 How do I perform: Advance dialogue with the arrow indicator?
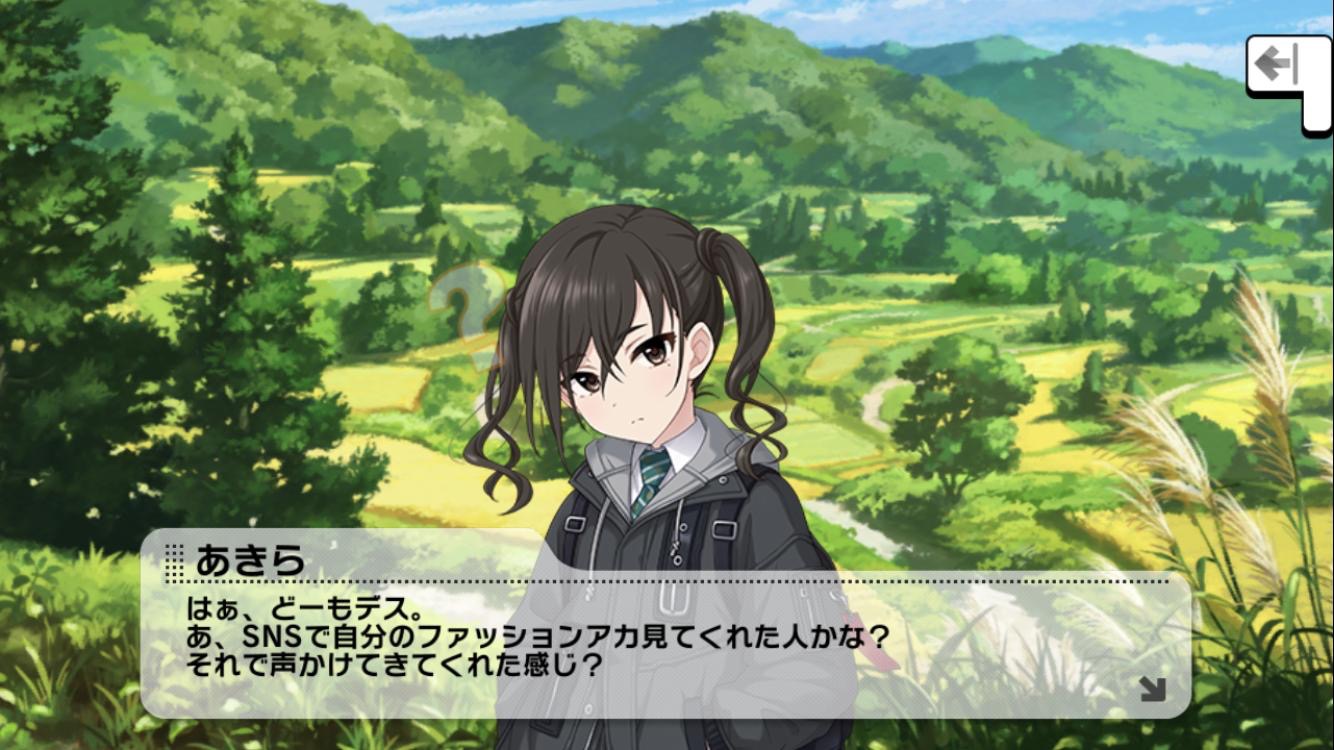1151,688
